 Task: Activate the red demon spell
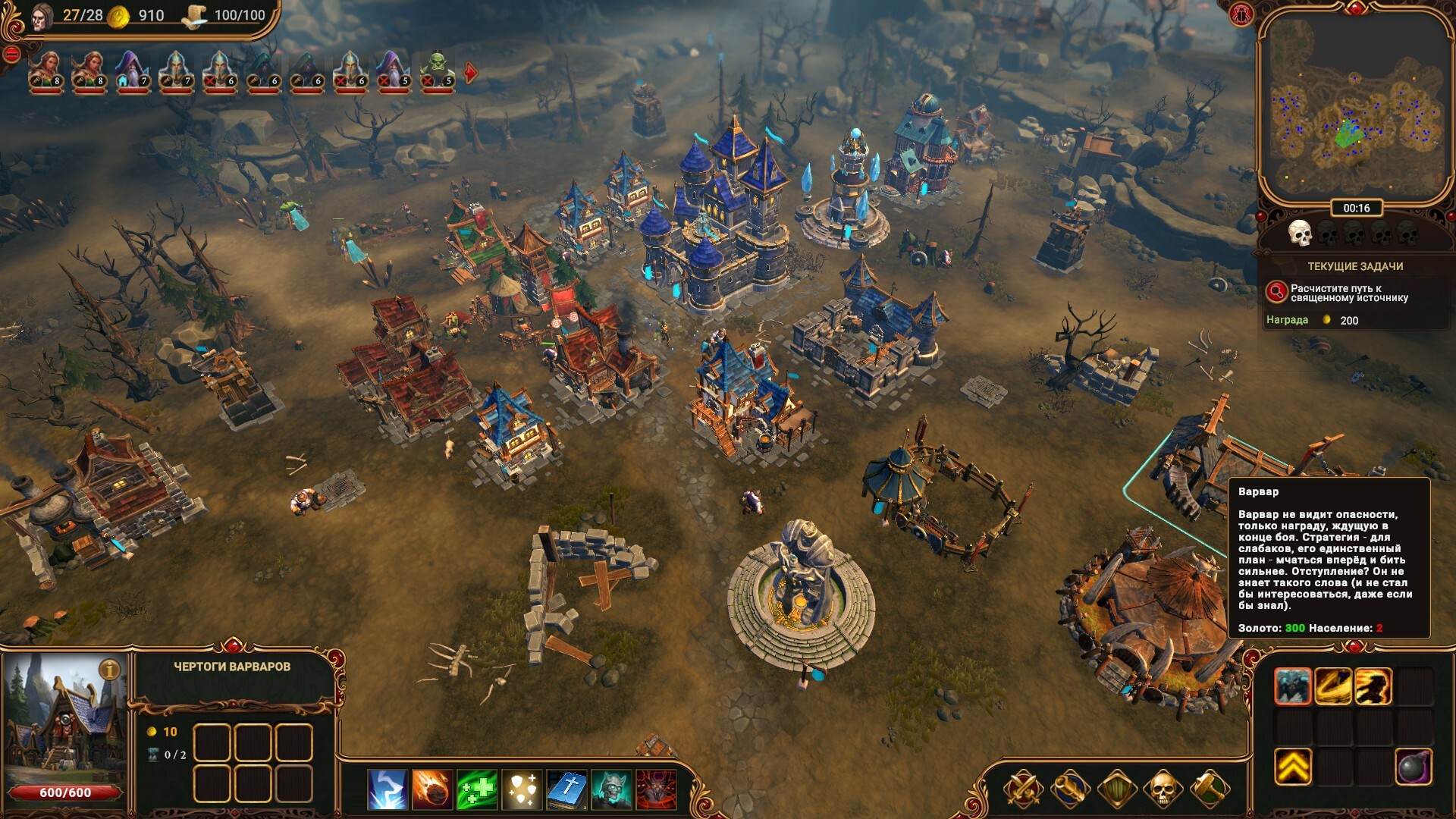pos(656,789)
